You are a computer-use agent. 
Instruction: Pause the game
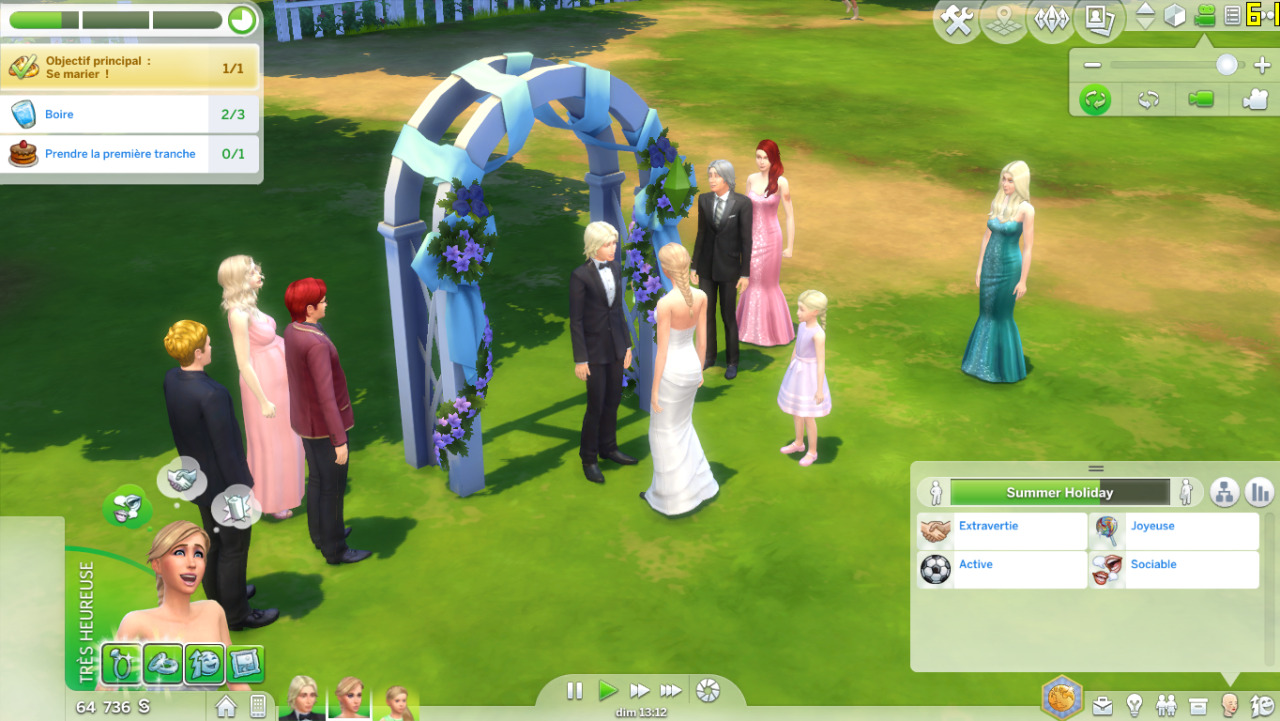point(574,690)
